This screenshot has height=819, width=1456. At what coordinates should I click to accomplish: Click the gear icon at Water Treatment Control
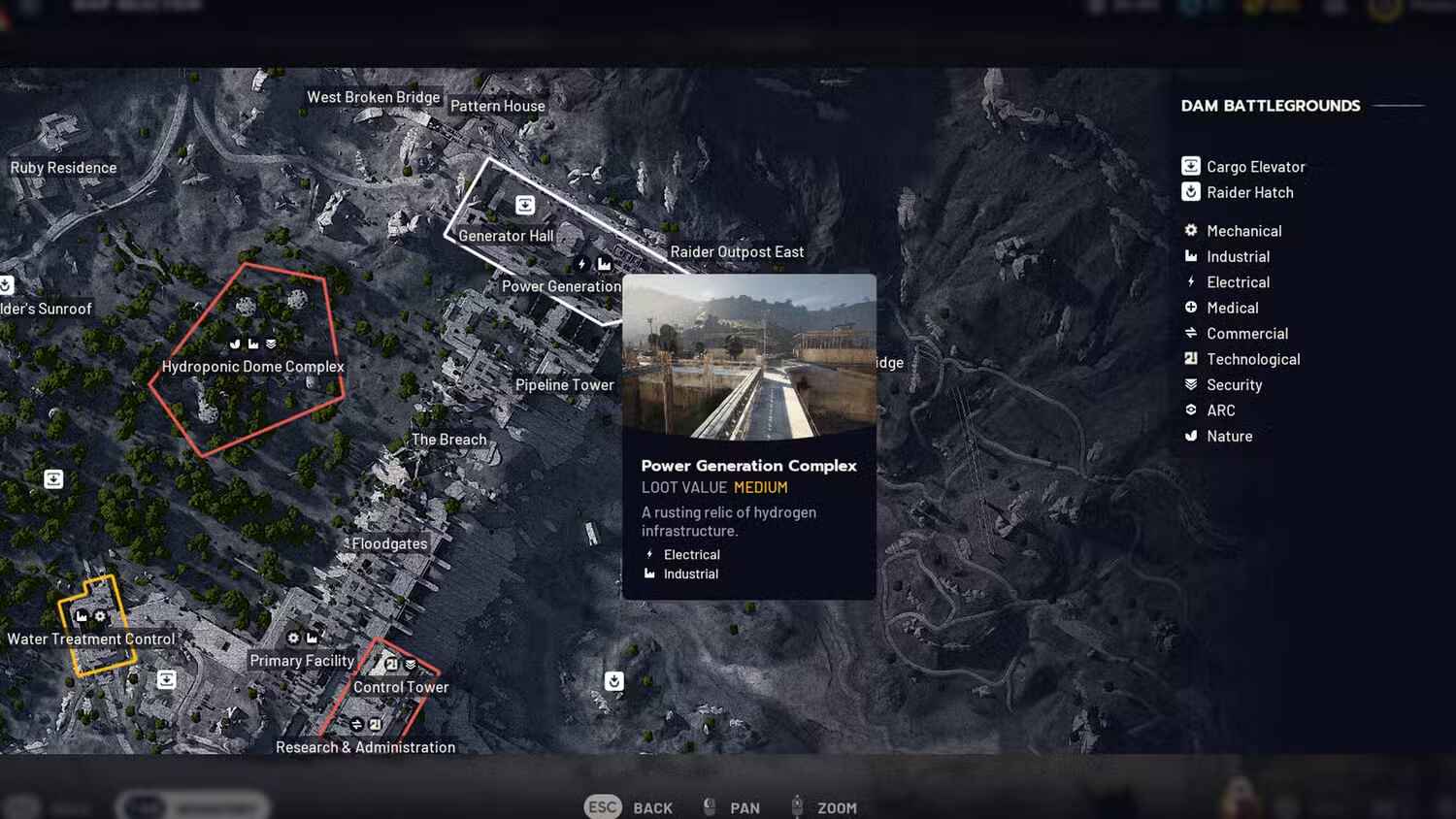click(x=99, y=615)
